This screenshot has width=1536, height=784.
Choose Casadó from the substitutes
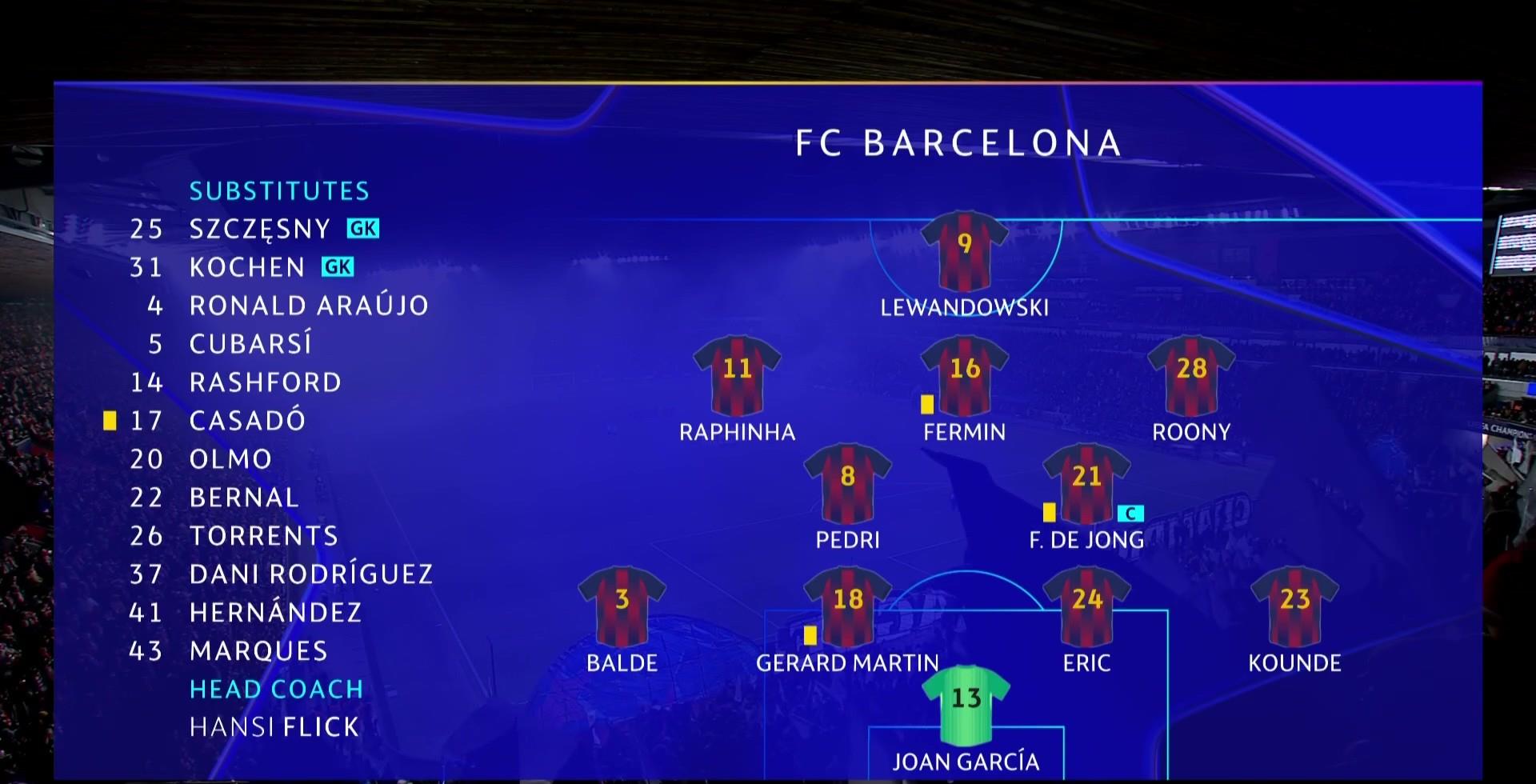pyautogui.click(x=247, y=421)
